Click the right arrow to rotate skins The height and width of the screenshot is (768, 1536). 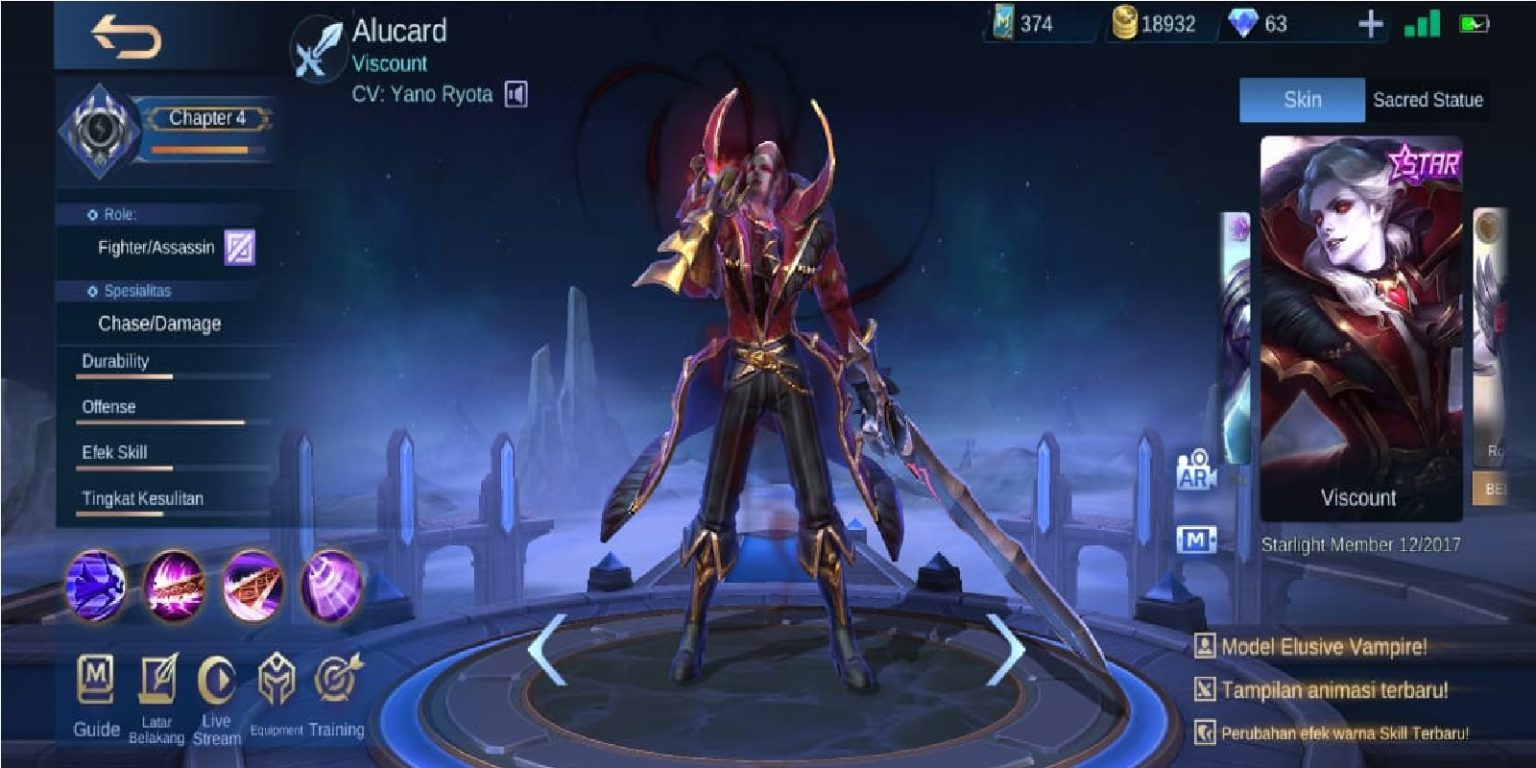pos(1007,648)
